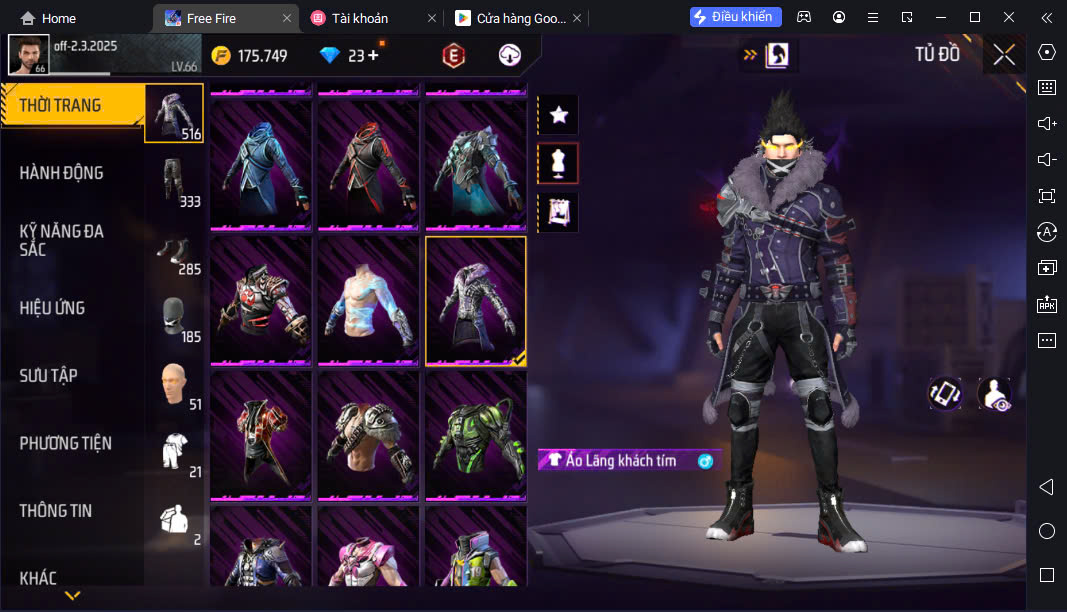Choose the black and red jacket item
The width and height of the screenshot is (1067, 612).
(368, 164)
